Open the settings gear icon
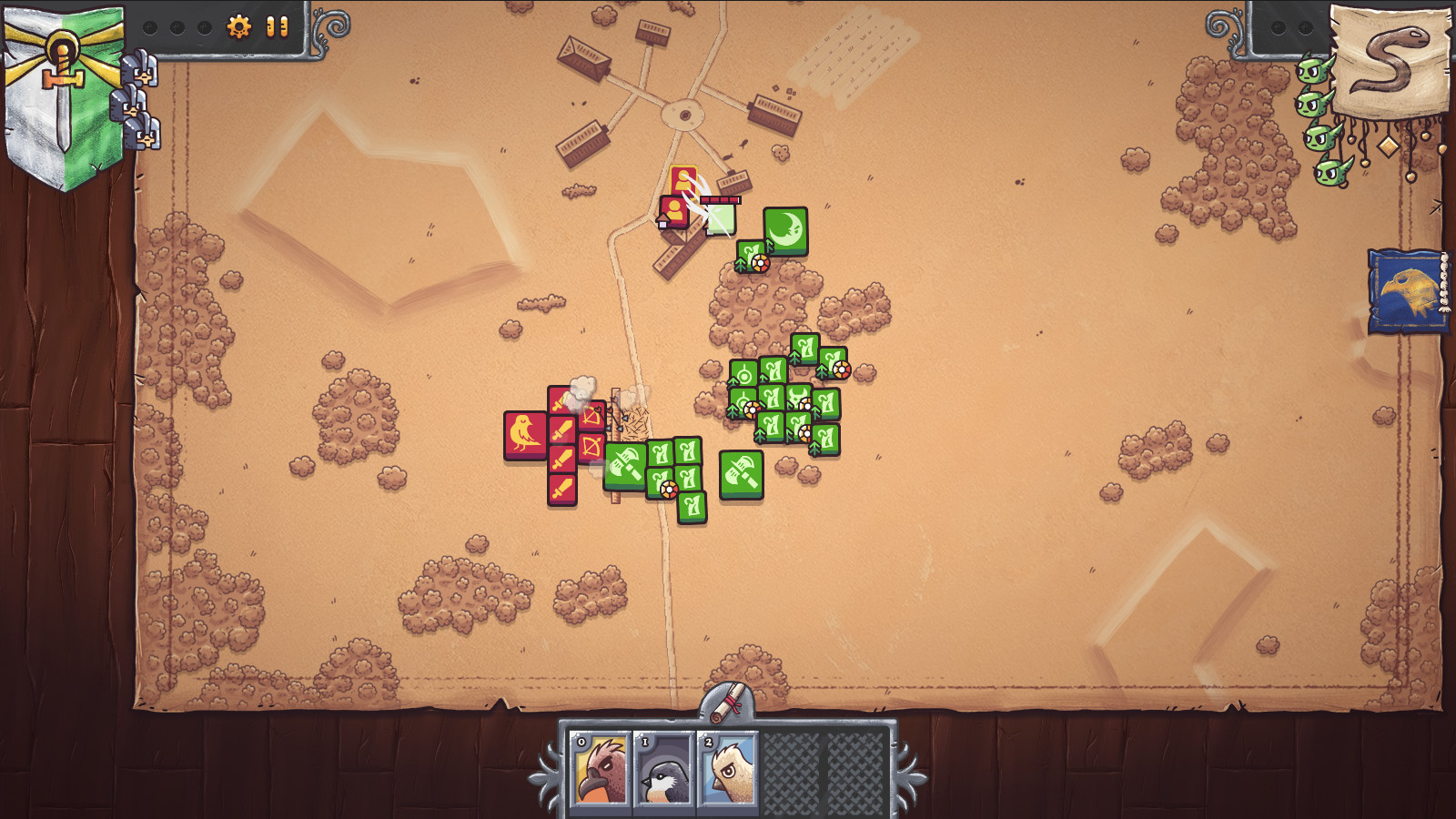 pos(238,28)
